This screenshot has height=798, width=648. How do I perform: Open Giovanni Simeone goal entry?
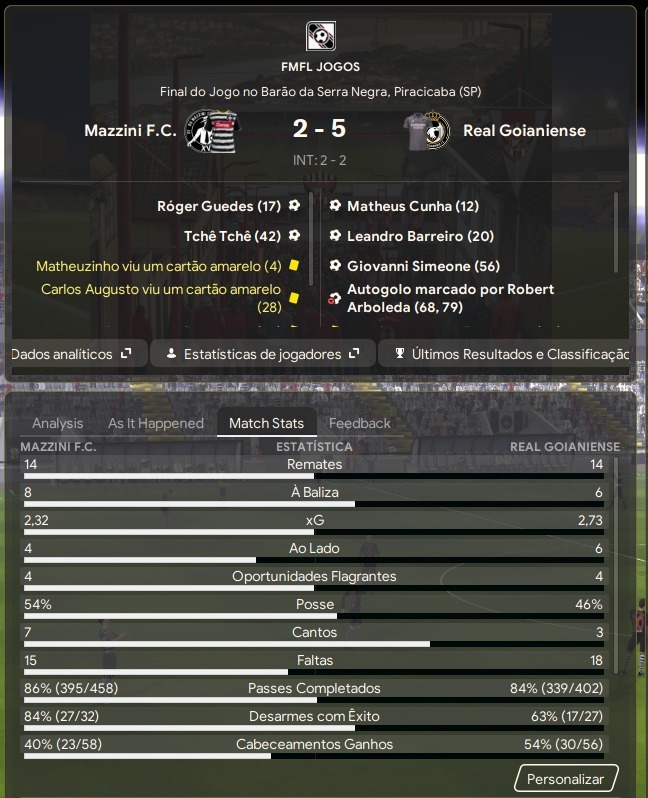tap(424, 266)
